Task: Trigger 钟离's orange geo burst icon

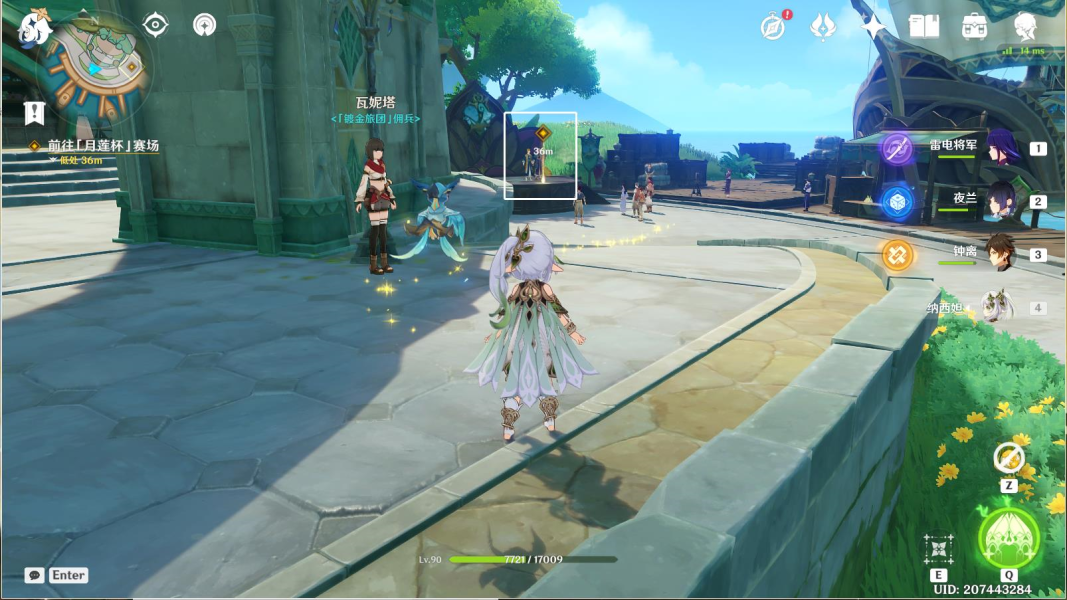Action: tap(897, 254)
